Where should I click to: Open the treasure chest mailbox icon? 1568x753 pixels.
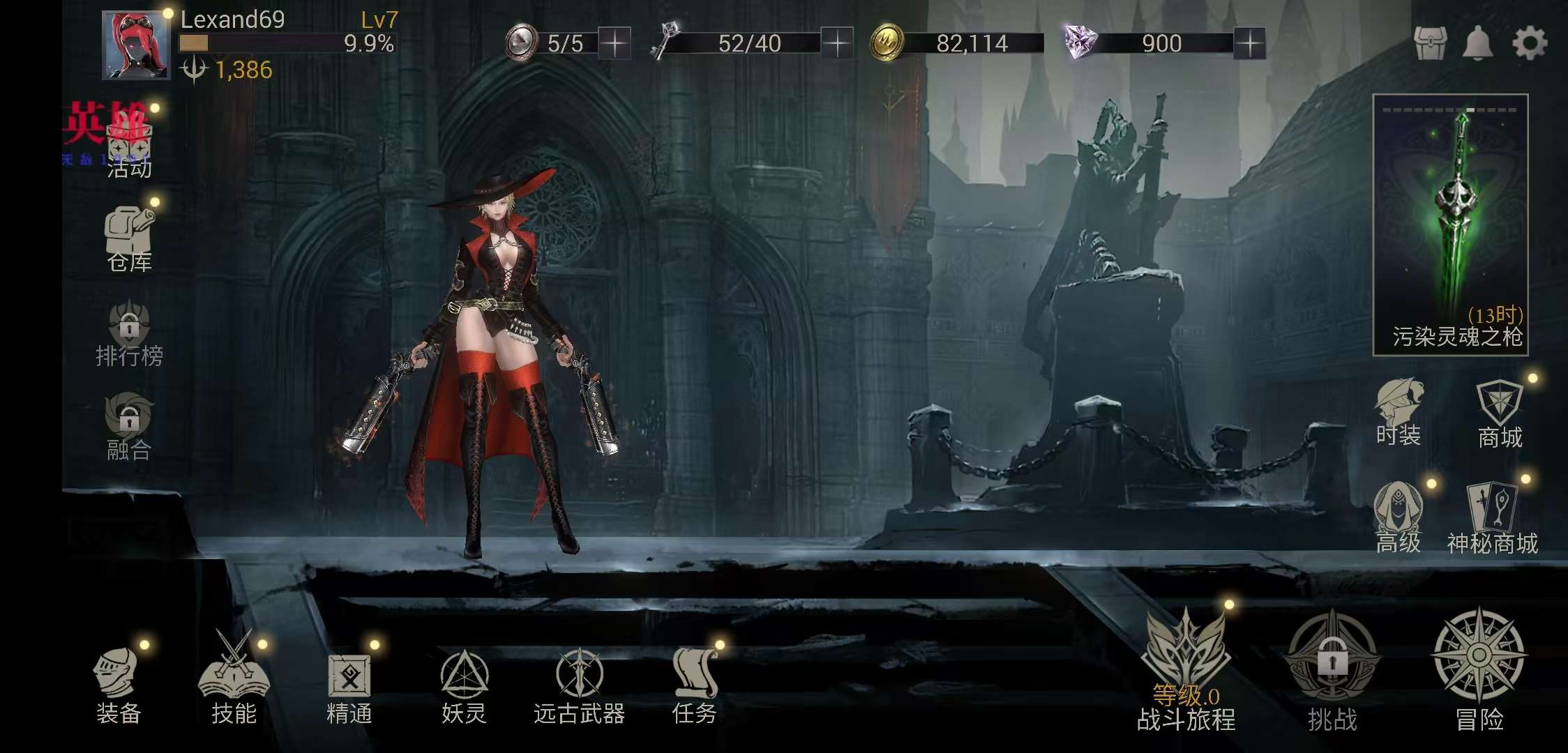pyautogui.click(x=1430, y=43)
